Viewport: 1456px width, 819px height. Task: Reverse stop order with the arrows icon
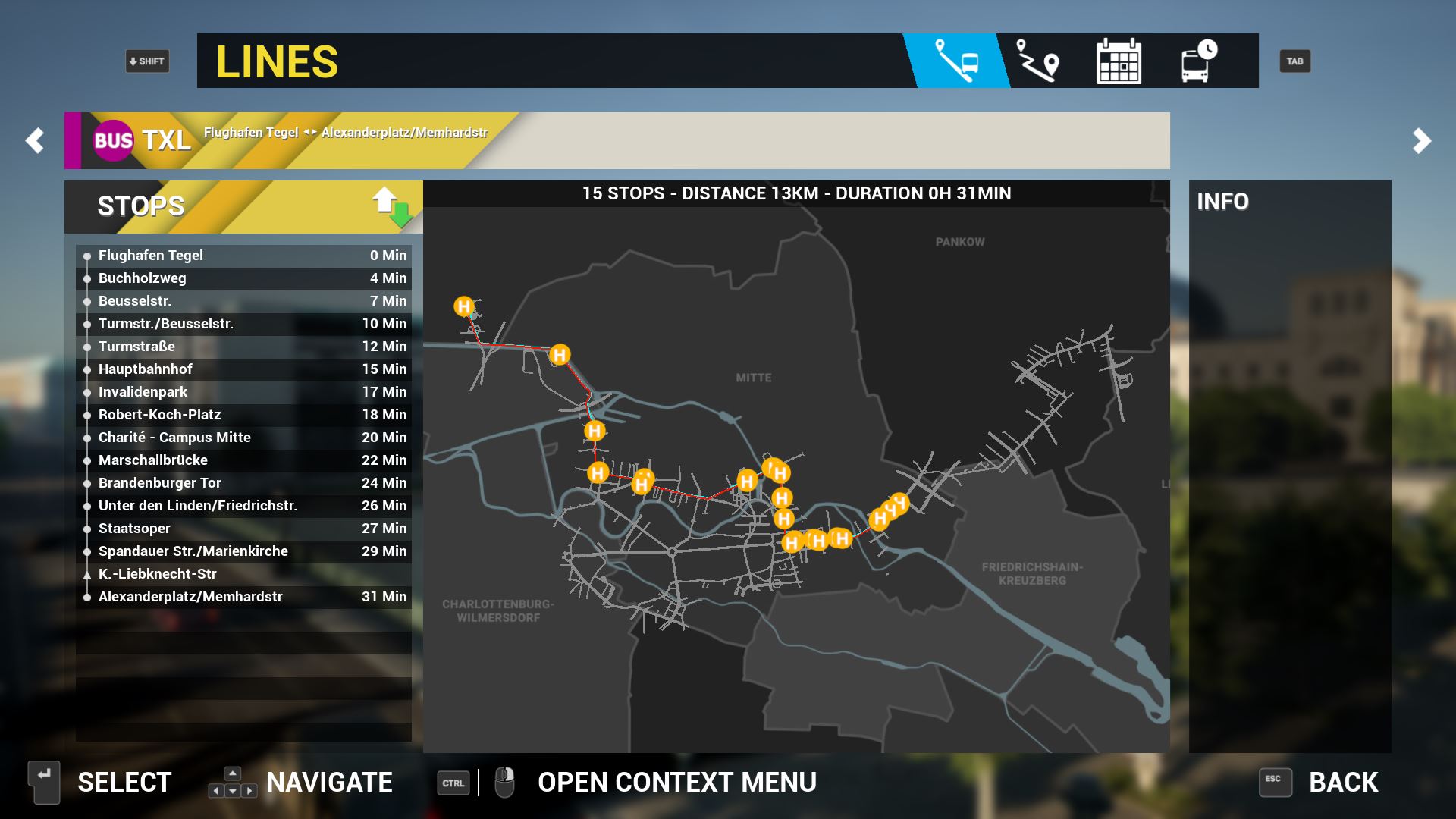pos(392,207)
